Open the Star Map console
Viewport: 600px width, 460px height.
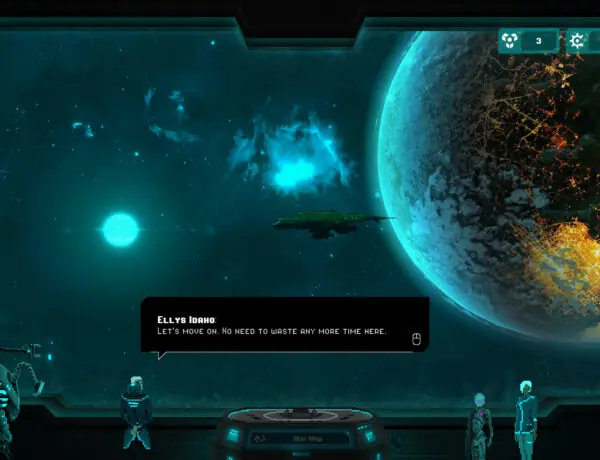300,437
